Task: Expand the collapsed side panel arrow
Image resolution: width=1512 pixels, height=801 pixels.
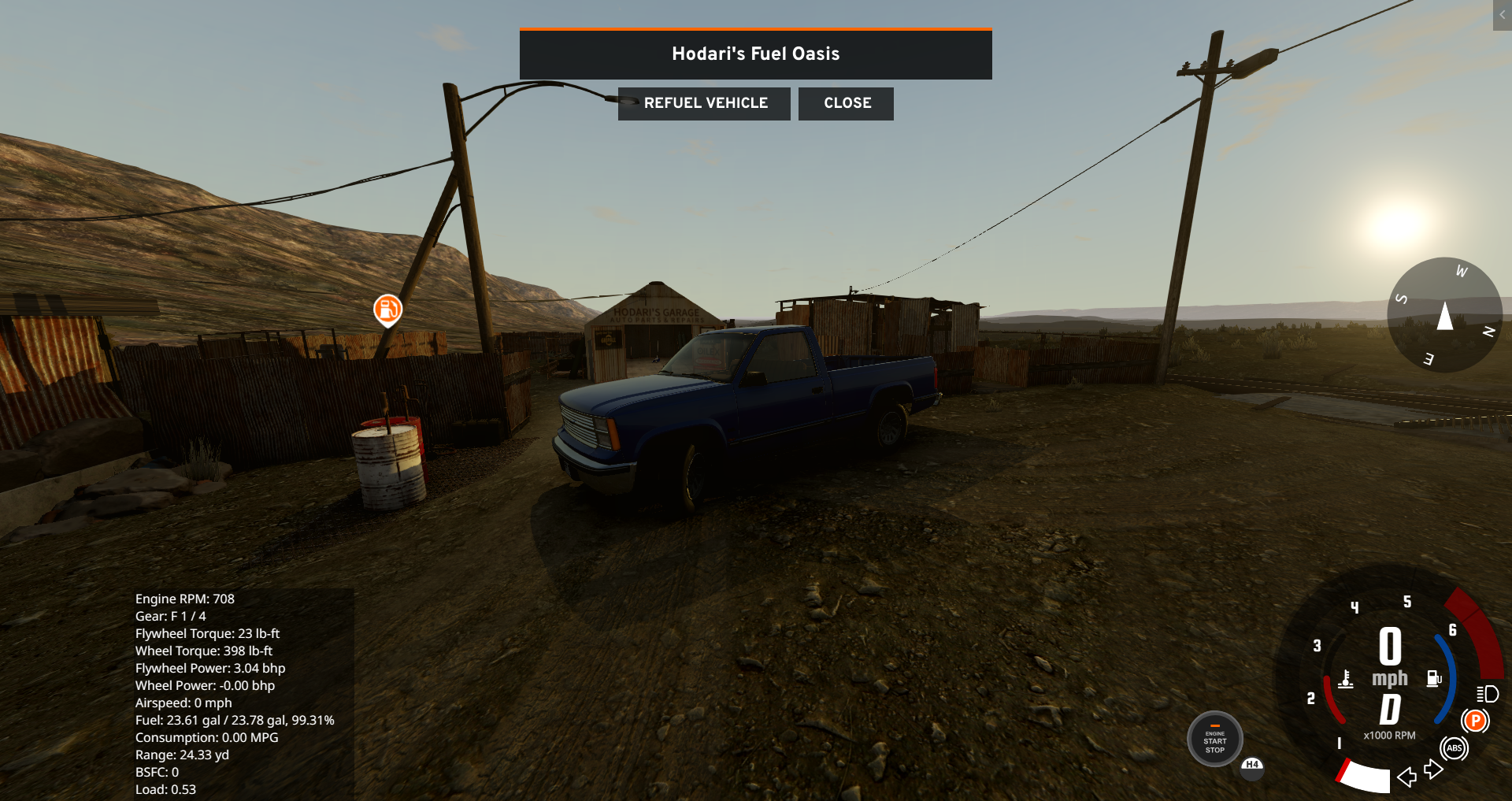Action: point(1502,15)
